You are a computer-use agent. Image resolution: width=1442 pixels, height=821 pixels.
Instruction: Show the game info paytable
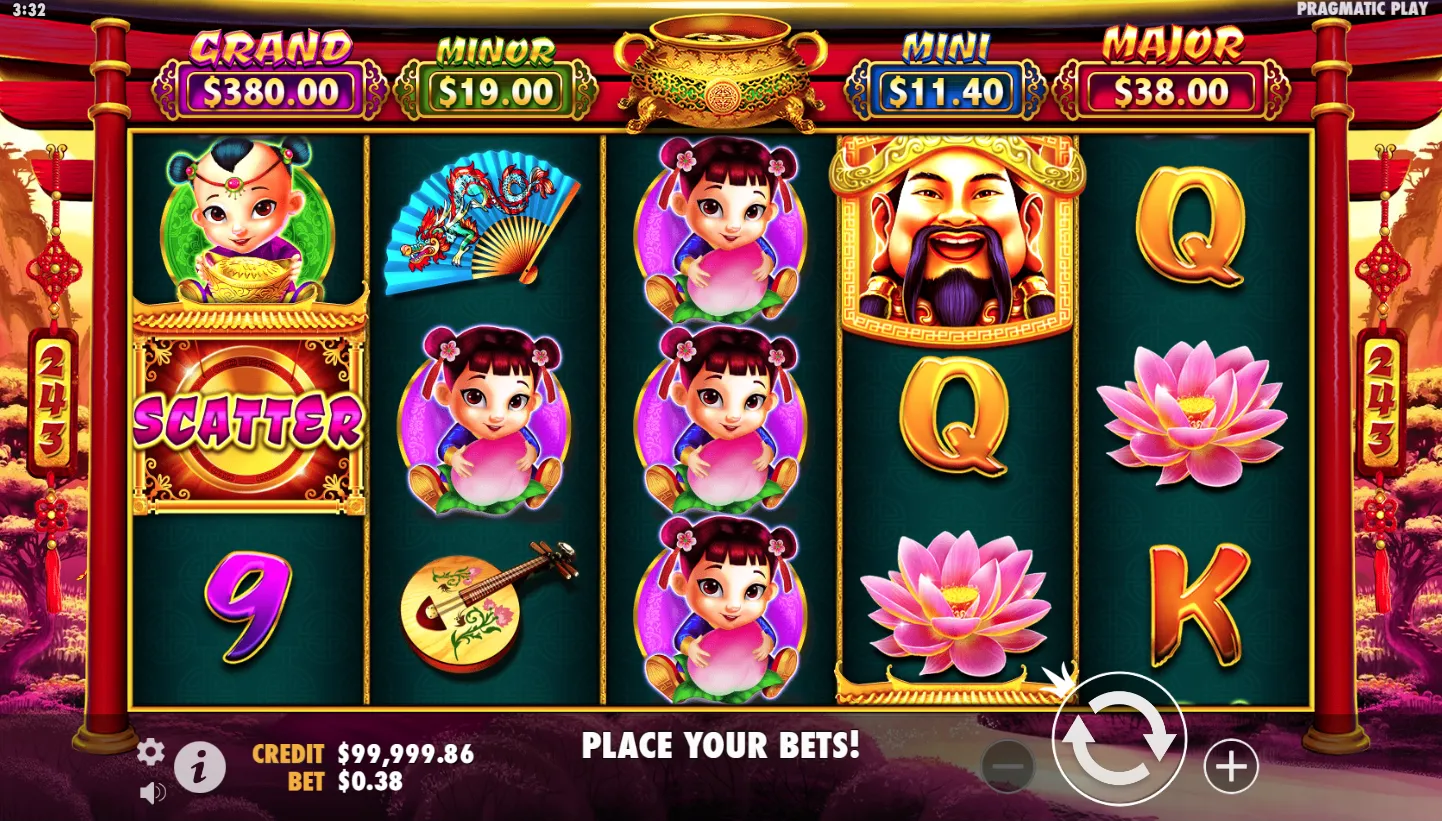click(200, 768)
